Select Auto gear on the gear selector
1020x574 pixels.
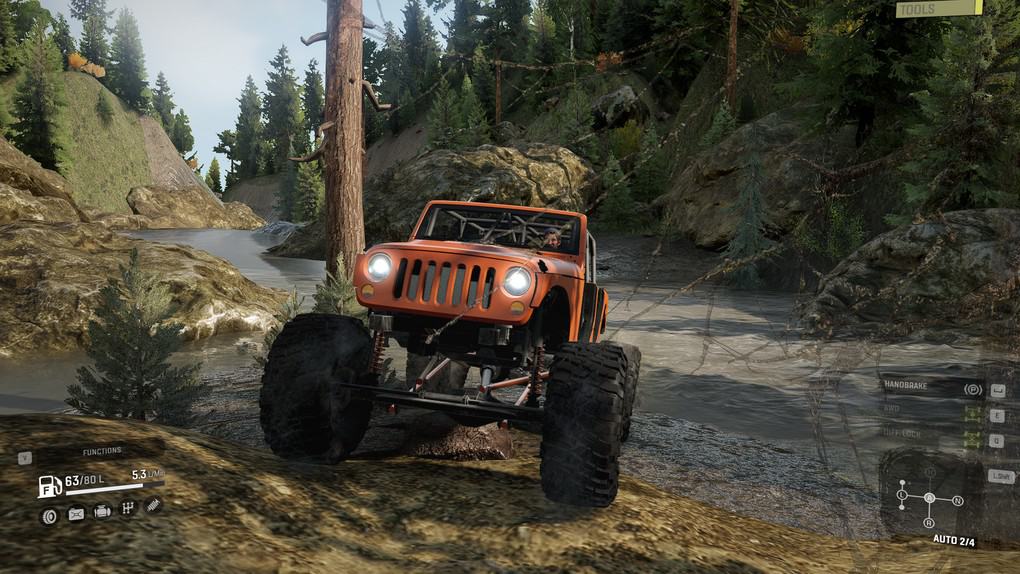click(x=929, y=497)
